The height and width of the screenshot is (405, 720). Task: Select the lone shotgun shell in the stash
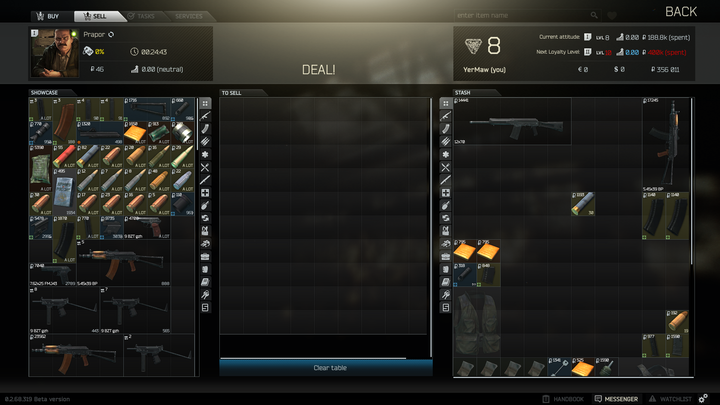point(584,203)
